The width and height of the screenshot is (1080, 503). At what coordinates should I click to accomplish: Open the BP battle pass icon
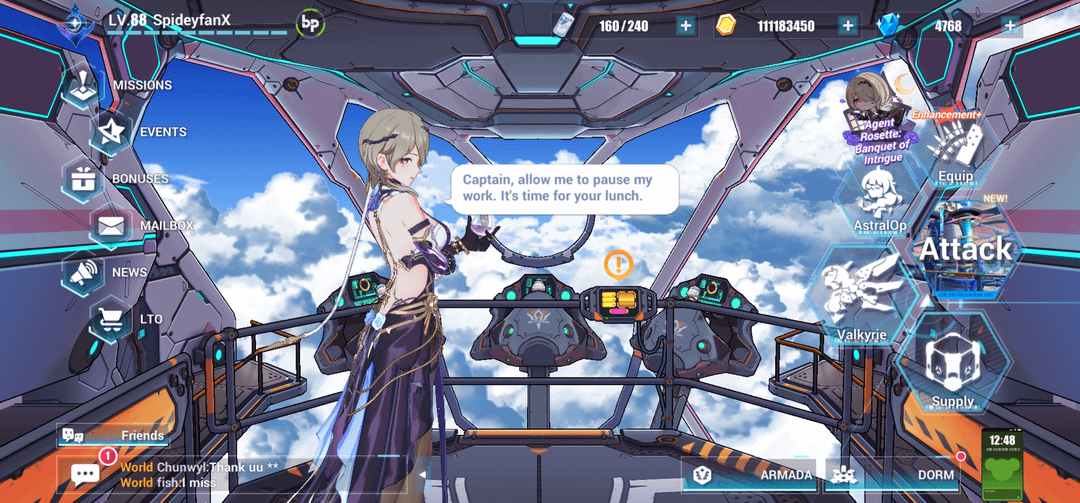pyautogui.click(x=311, y=23)
